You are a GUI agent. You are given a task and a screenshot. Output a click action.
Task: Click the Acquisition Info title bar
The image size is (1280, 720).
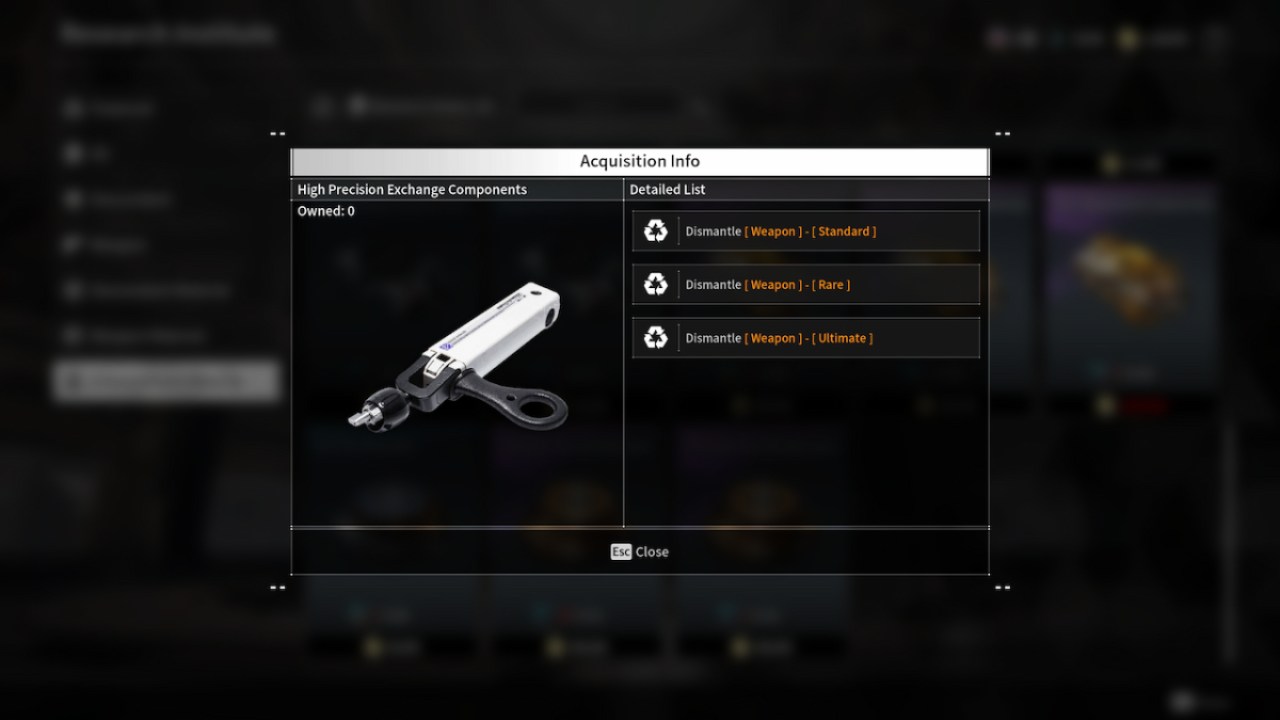(x=639, y=161)
